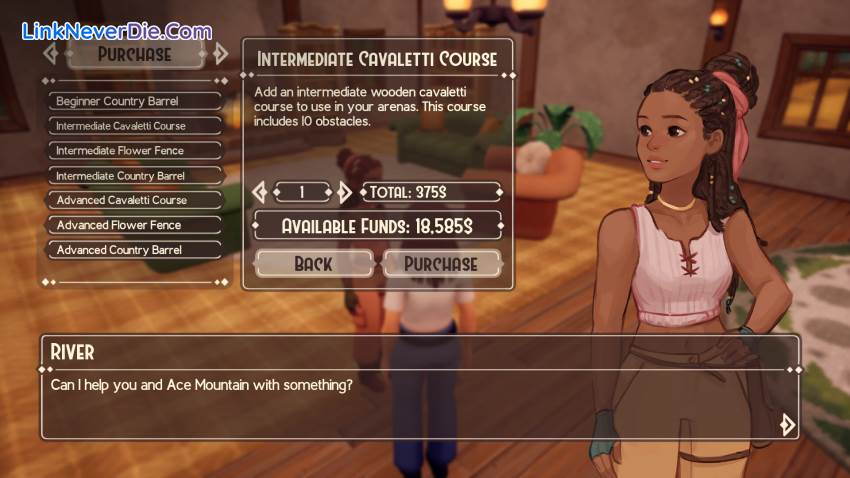This screenshot has height=478, width=850.
Task: Choose Advanced Flower Fence in list
Action: tap(134, 225)
